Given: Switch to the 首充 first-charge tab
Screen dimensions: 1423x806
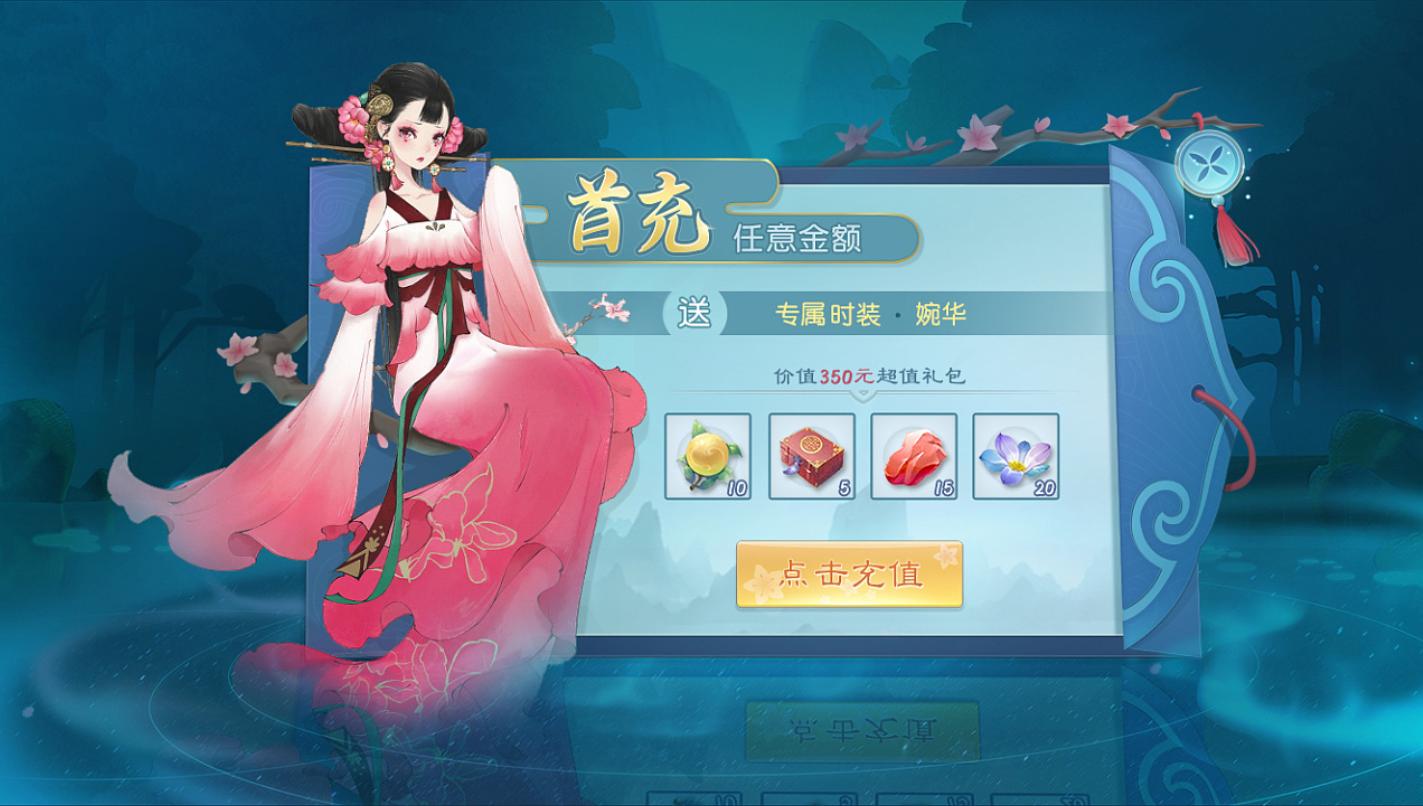Looking at the screenshot, I should (640, 210).
